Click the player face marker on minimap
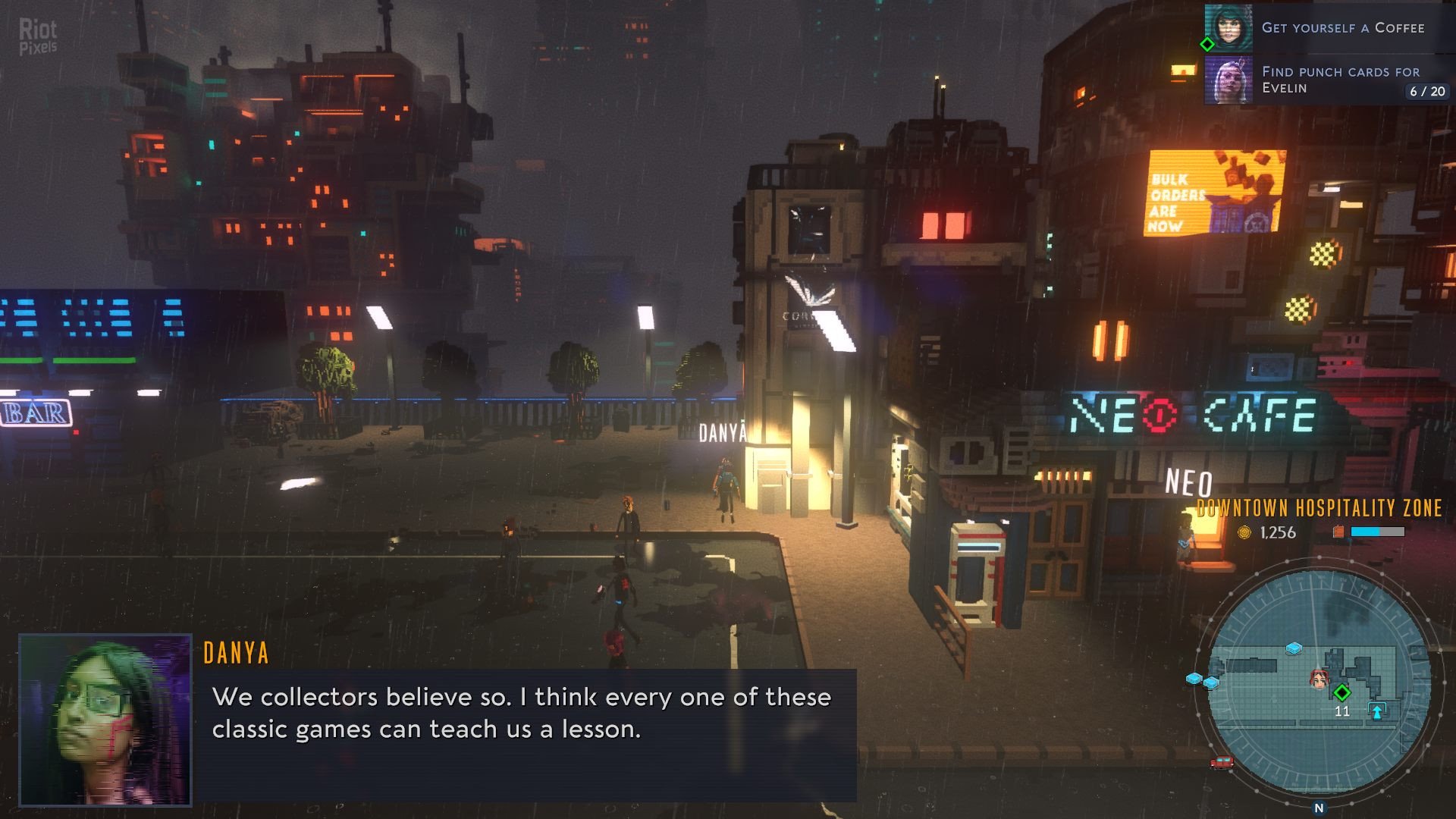Image resolution: width=1456 pixels, height=819 pixels. pos(1319,679)
